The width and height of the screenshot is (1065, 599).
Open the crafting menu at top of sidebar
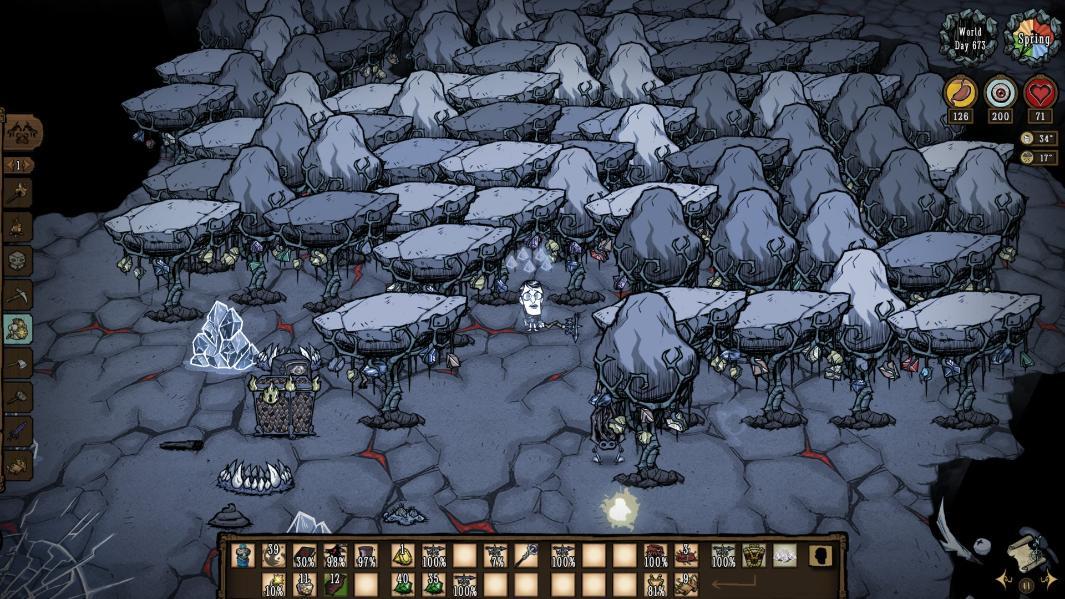tap(21, 131)
